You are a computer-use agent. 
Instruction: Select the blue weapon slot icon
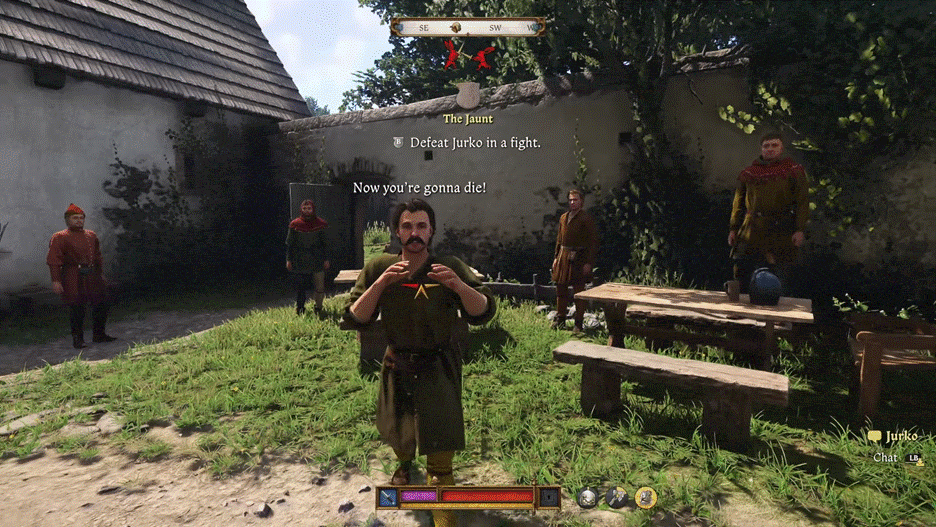tap(388, 496)
